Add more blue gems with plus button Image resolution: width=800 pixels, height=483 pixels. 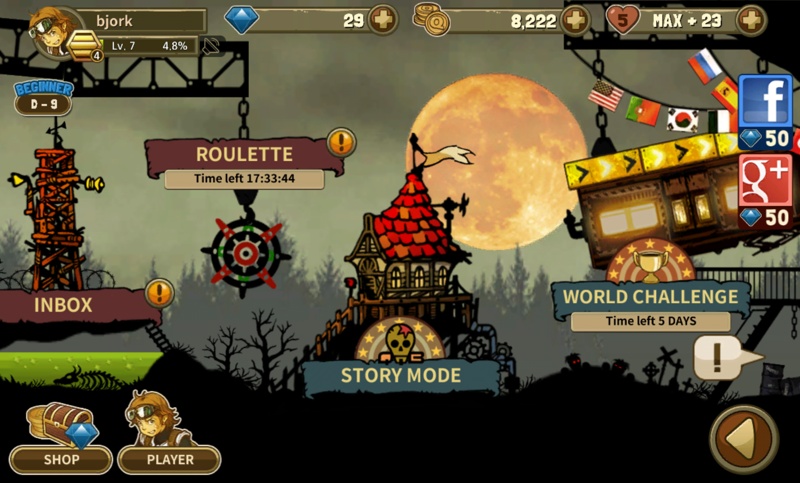[383, 19]
